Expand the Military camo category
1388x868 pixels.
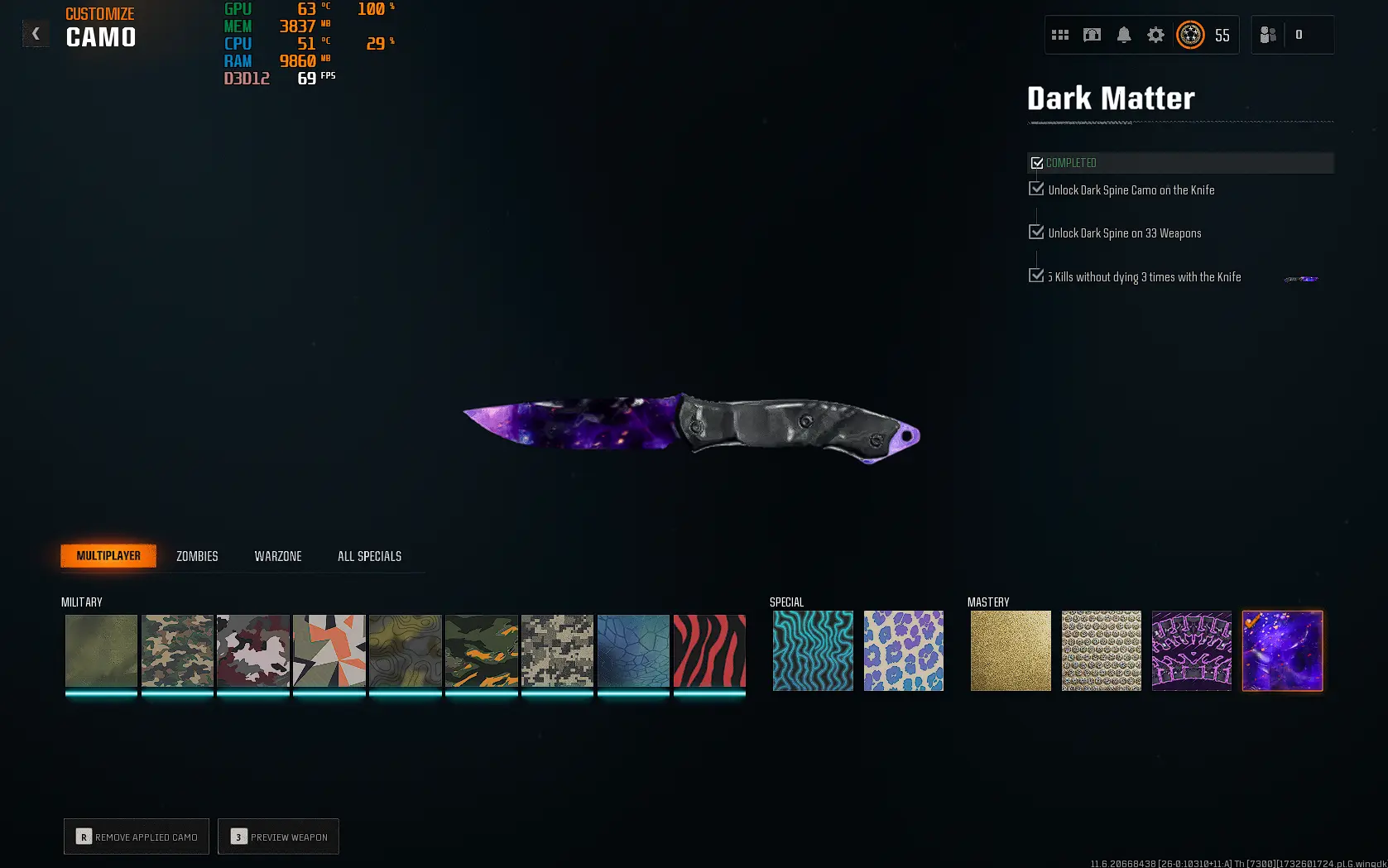click(81, 602)
